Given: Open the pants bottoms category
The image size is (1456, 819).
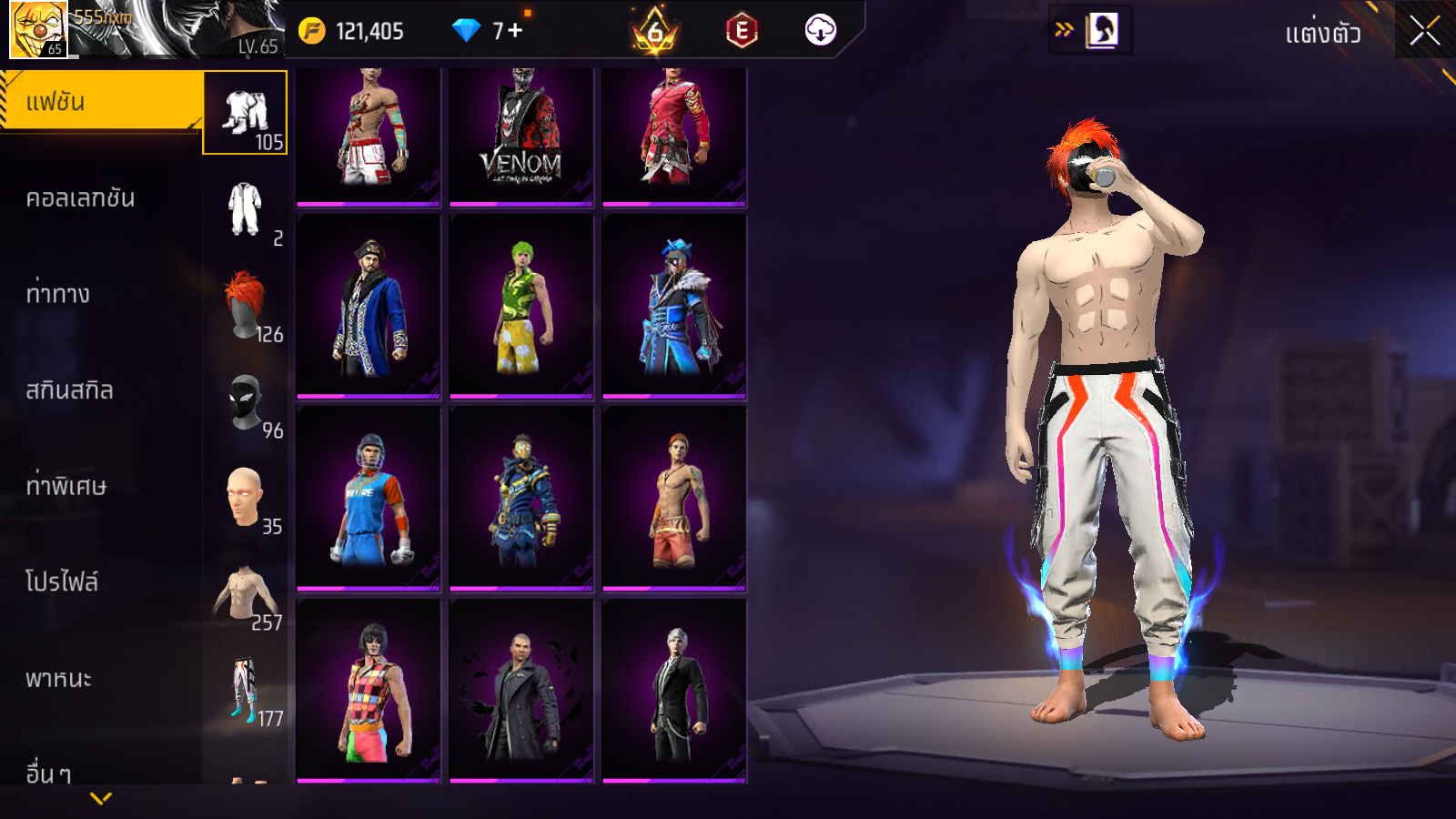Looking at the screenshot, I should [245, 690].
